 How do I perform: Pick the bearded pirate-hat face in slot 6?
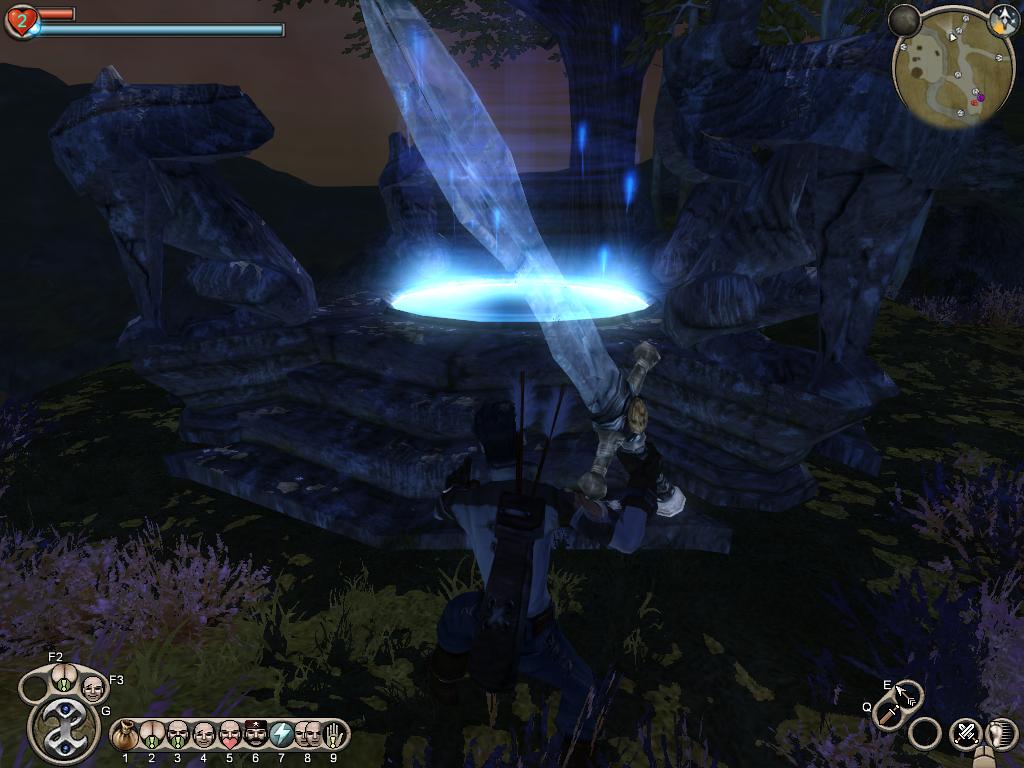pos(256,735)
